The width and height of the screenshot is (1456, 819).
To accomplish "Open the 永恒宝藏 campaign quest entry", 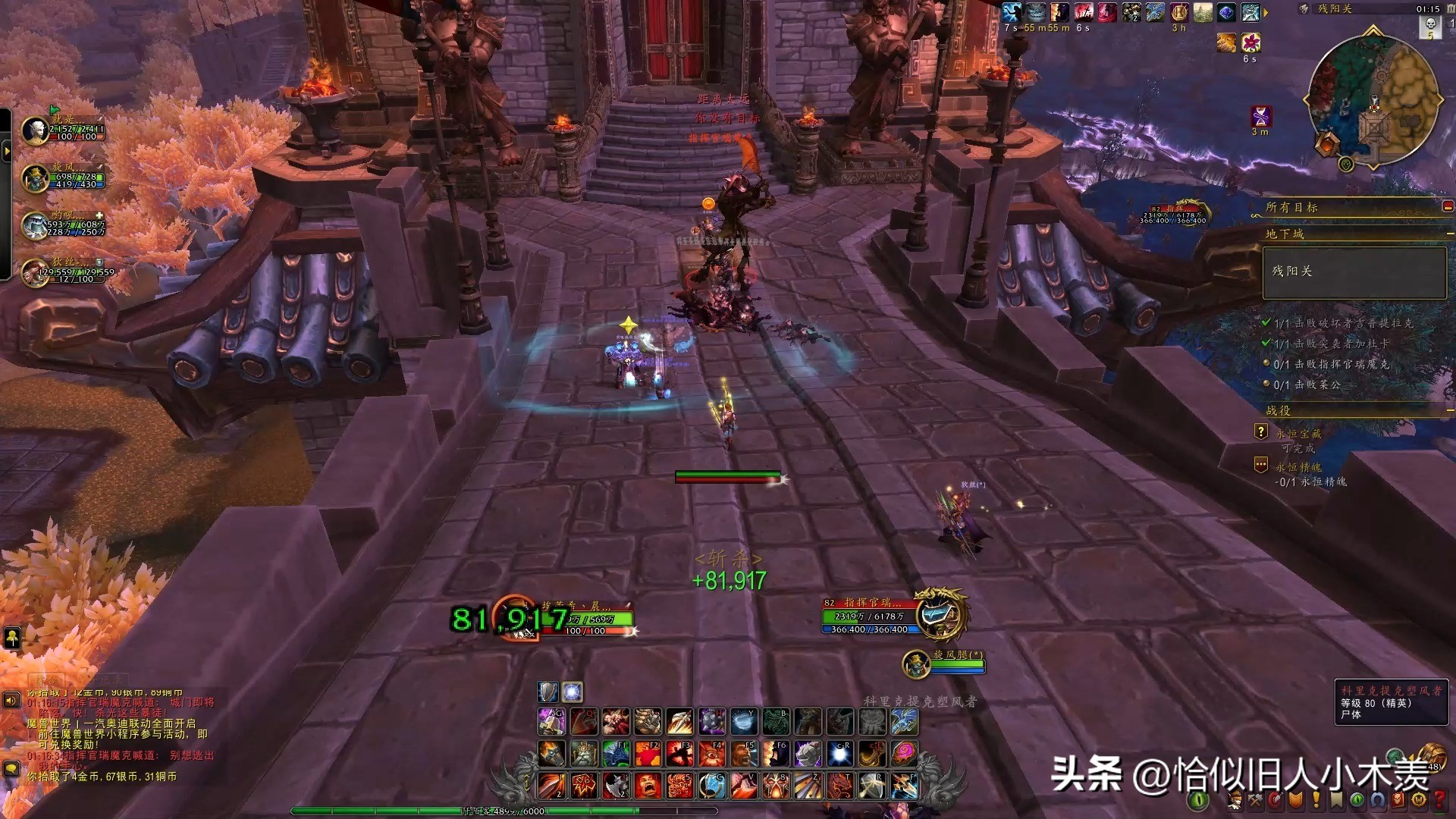I will pos(1298,434).
